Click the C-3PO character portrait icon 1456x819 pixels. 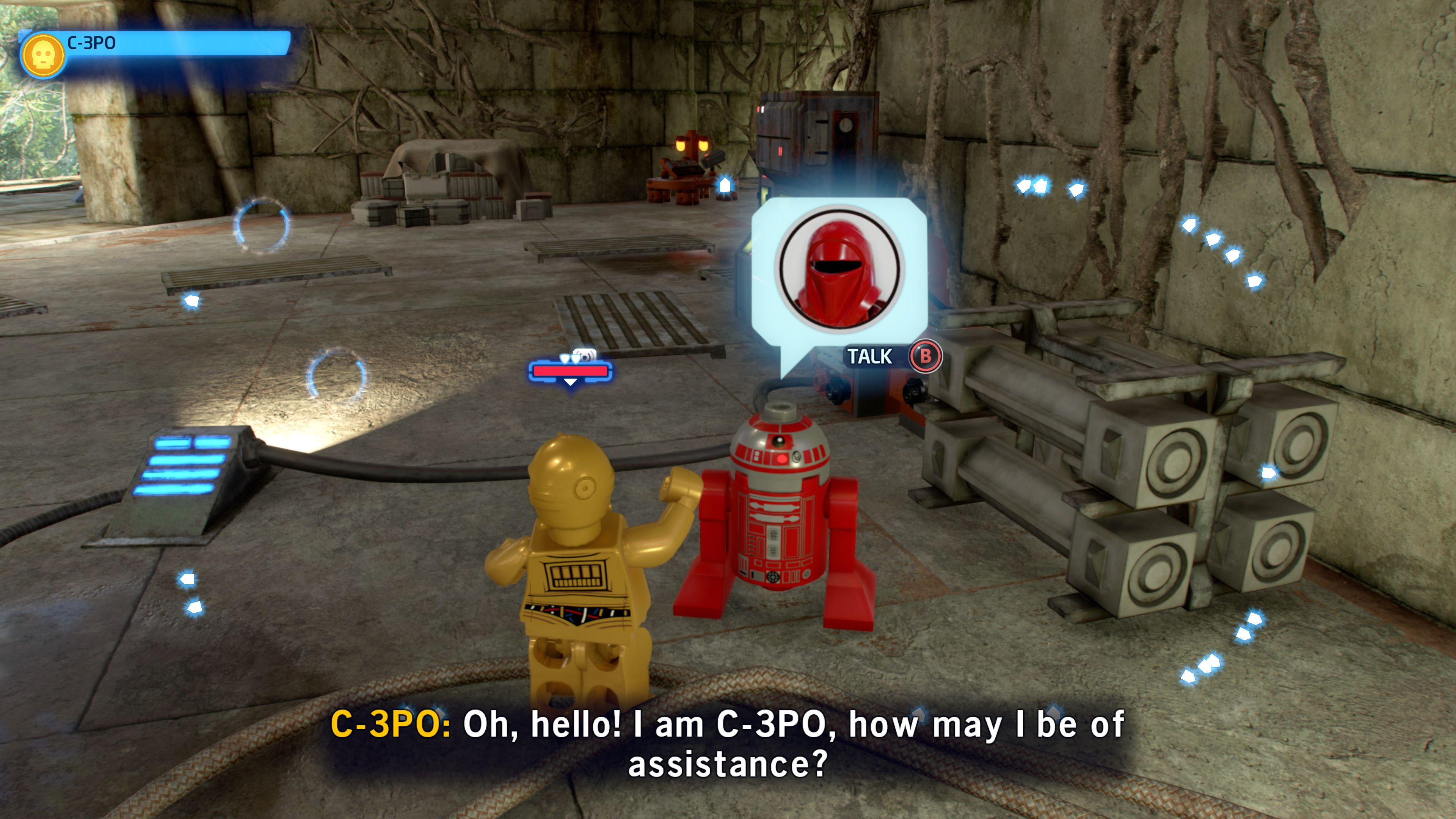coord(42,56)
